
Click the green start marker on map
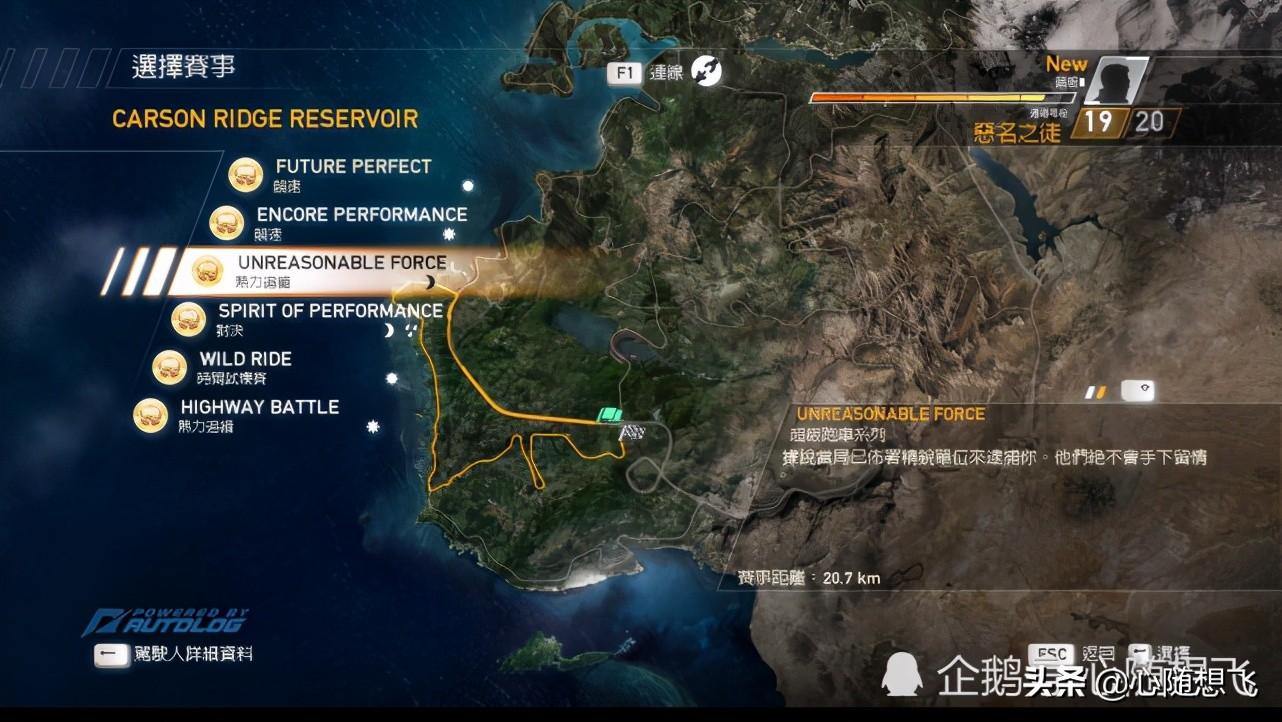(609, 414)
